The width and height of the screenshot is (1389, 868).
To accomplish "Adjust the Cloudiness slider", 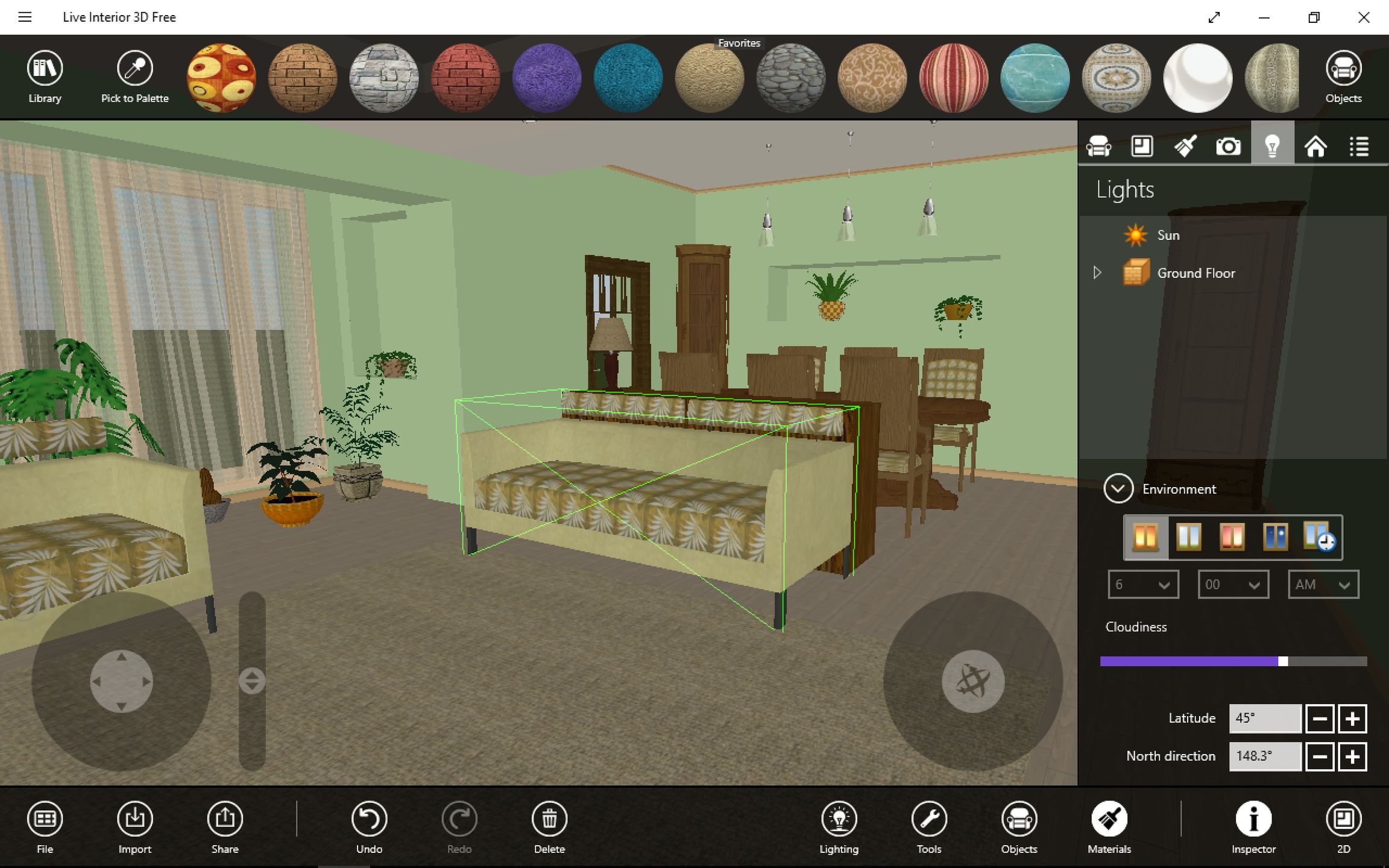I will pos(1282,661).
